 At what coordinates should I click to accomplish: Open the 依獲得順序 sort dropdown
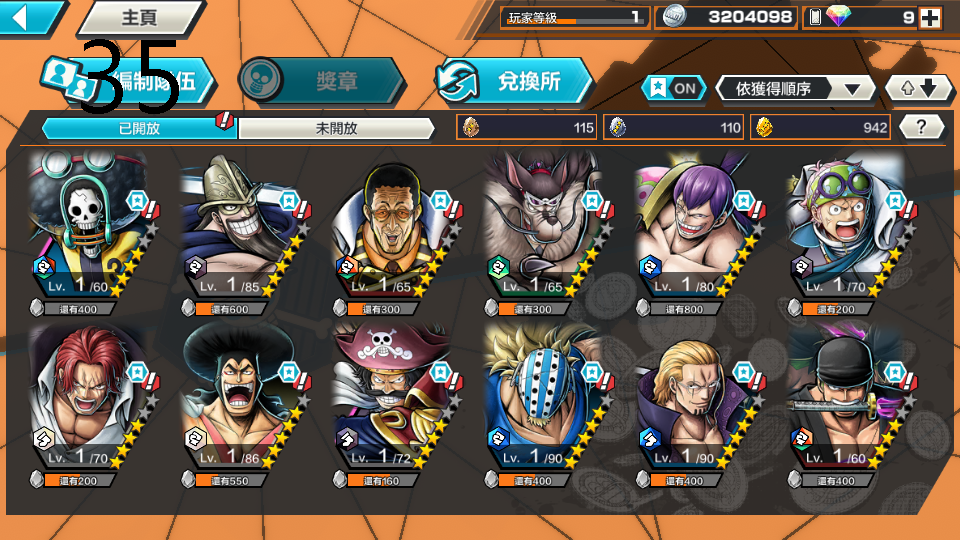796,88
